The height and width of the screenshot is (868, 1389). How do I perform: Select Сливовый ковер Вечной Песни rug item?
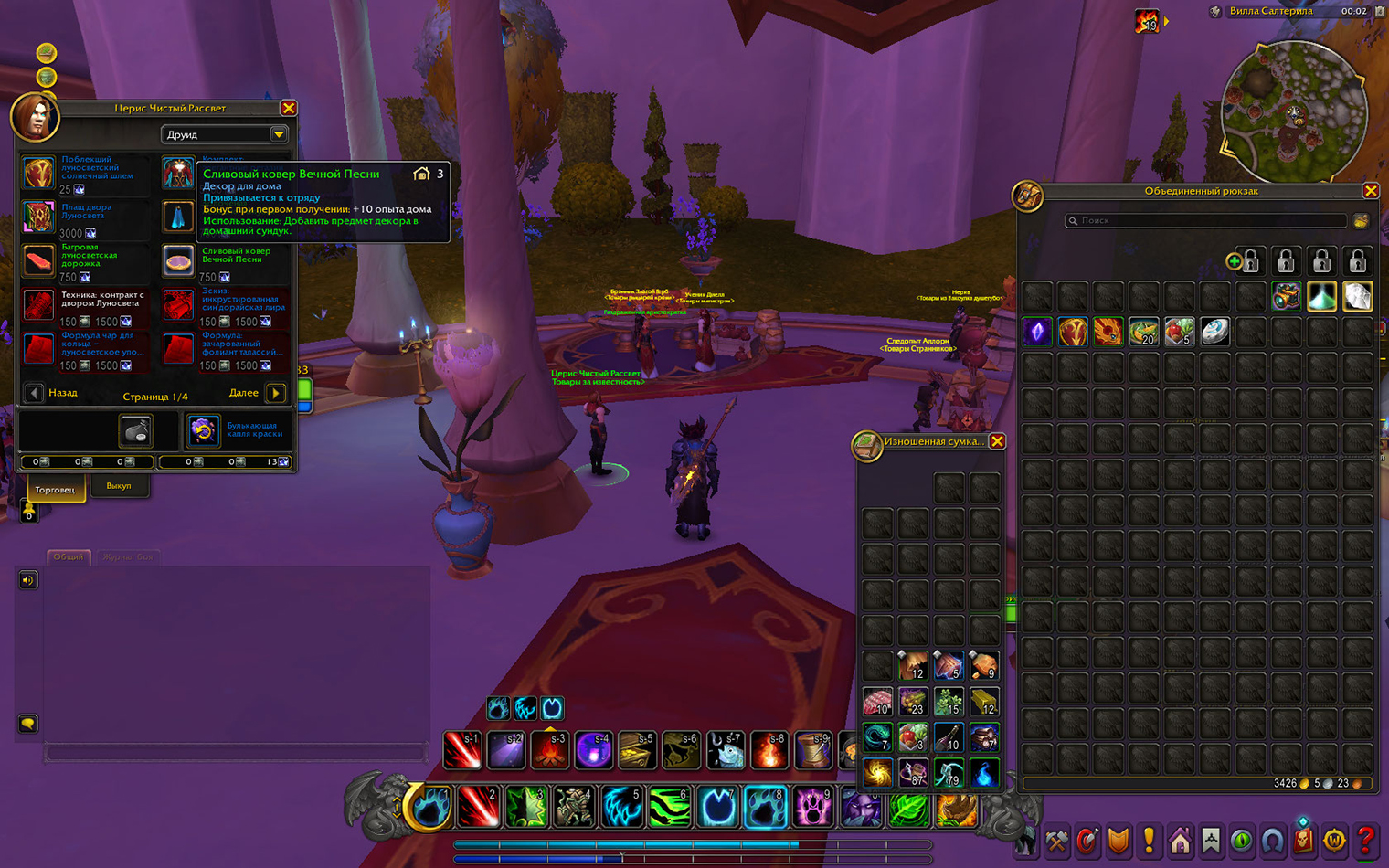pyautogui.click(x=178, y=260)
